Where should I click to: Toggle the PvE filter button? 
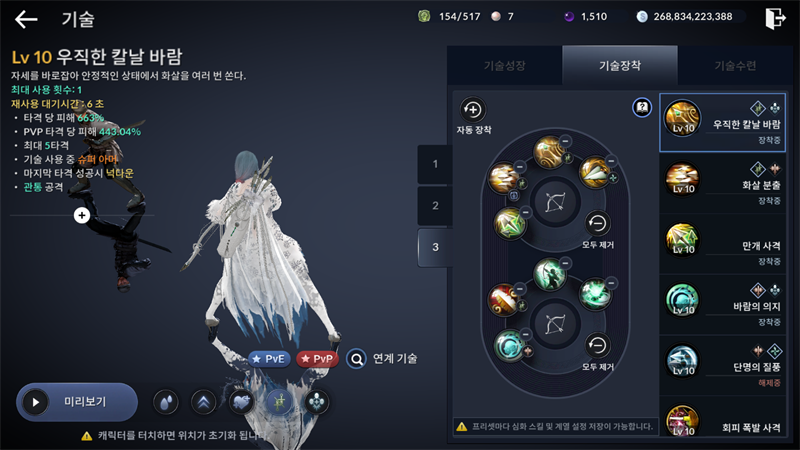click(x=269, y=358)
